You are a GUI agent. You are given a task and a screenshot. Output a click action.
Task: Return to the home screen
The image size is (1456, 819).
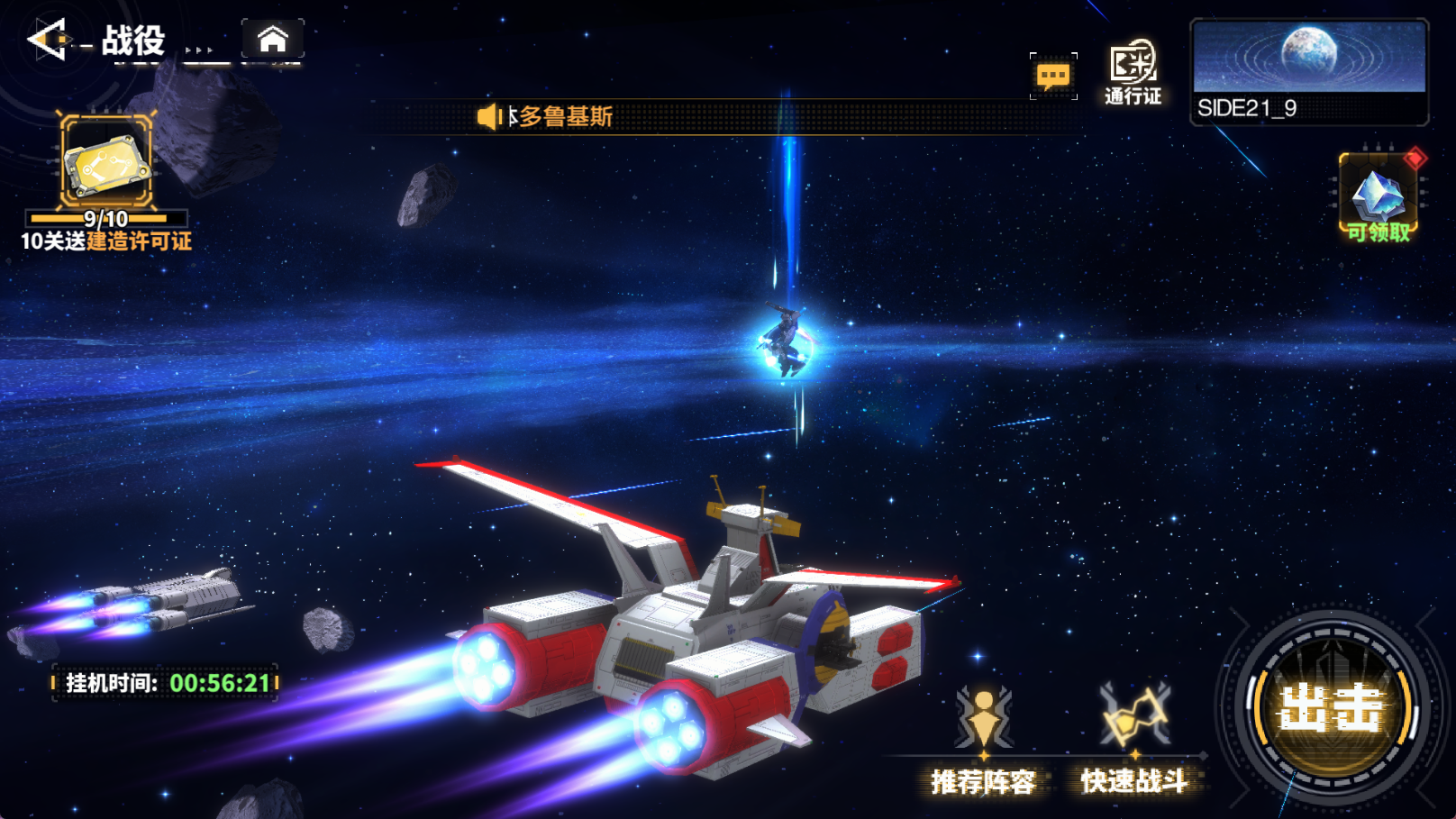coord(272,40)
